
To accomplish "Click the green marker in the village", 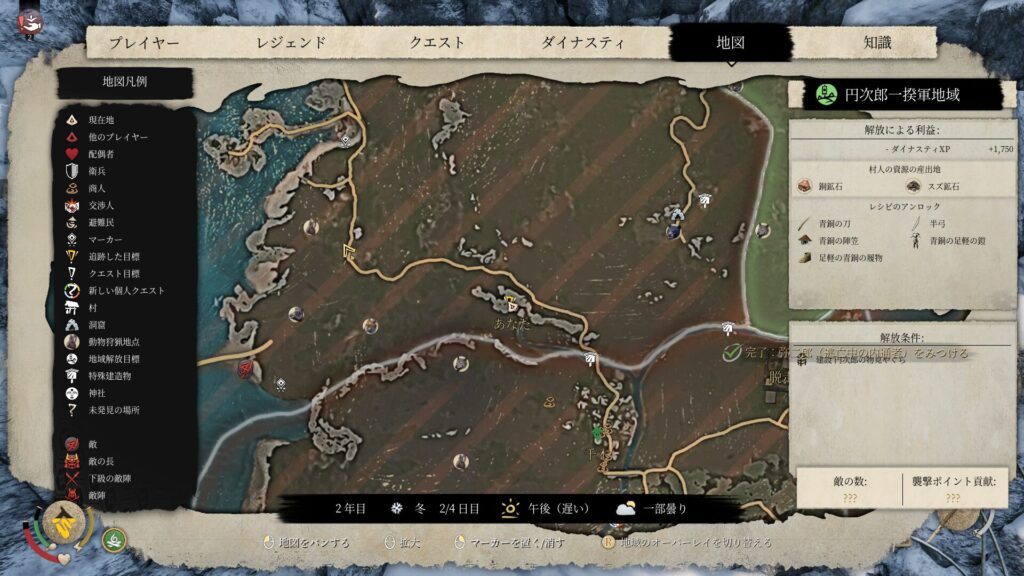I will coord(599,433).
